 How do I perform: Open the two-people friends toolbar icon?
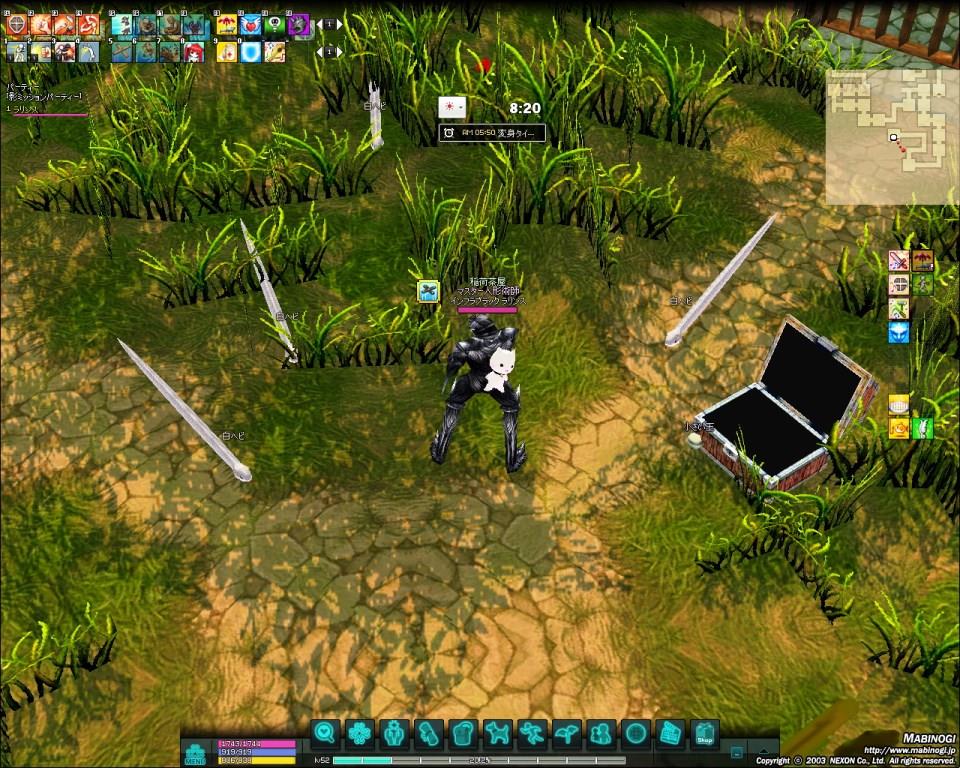601,734
